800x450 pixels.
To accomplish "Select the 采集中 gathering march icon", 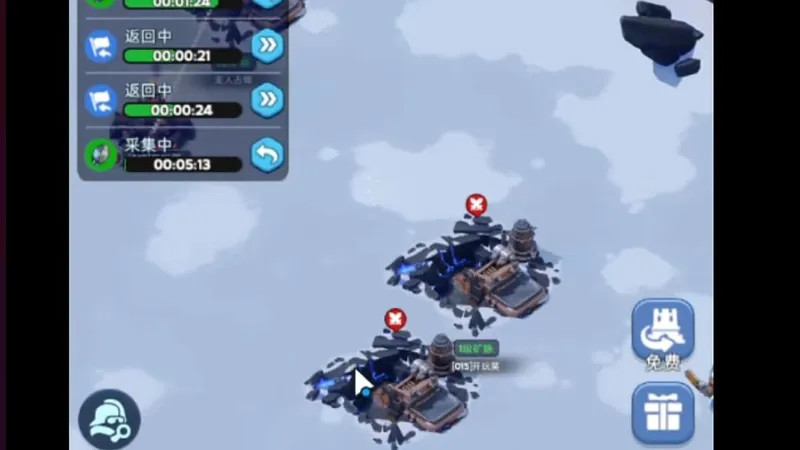I will pyautogui.click(x=100, y=154).
